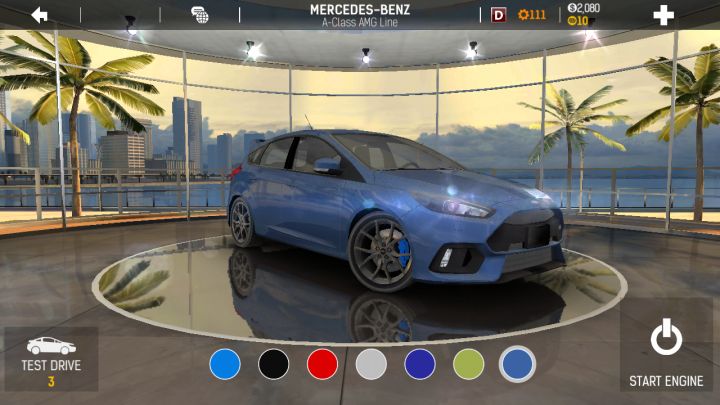Image resolution: width=720 pixels, height=405 pixels.
Task: Open the globe and coins icon
Action: click(x=200, y=15)
